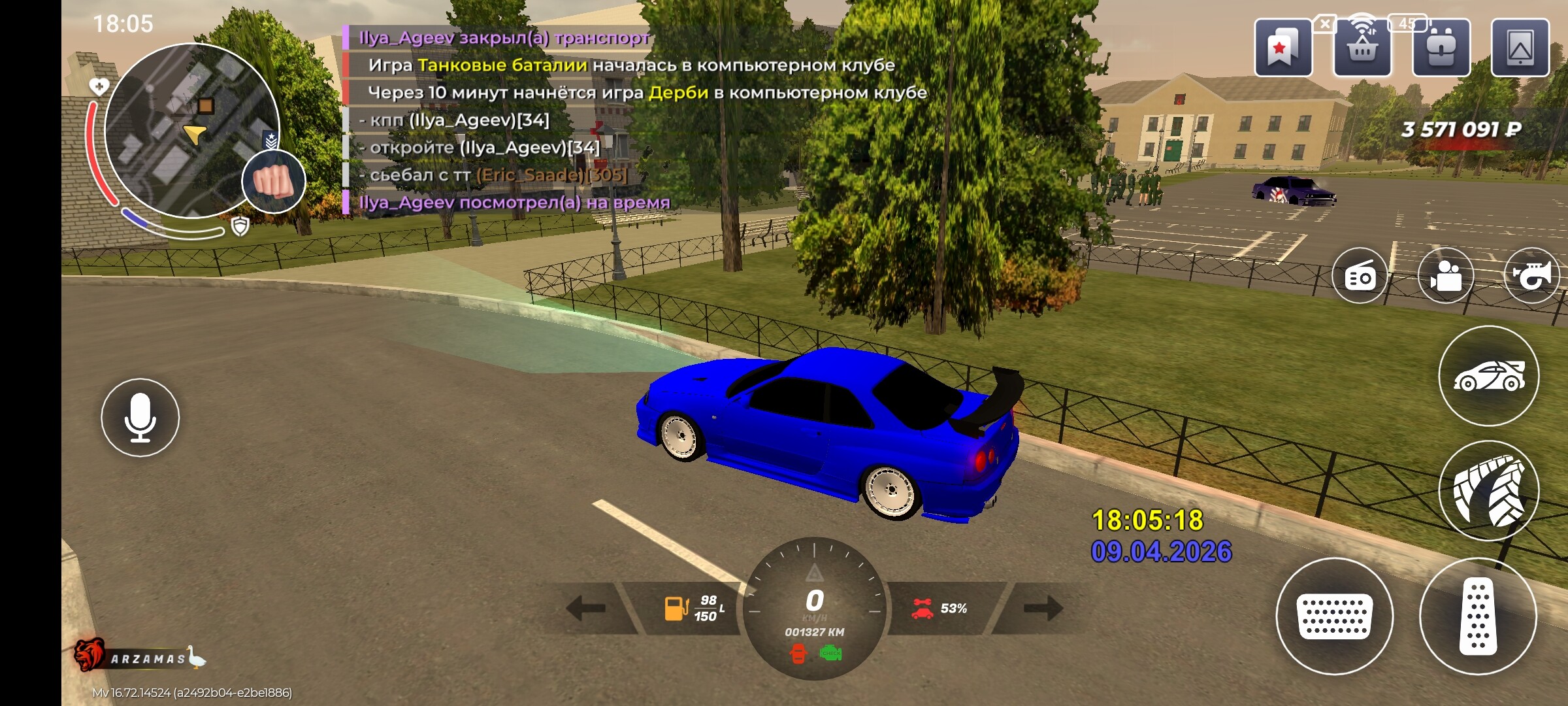1568x706 pixels.
Task: Switch the camera view
Action: point(1446,277)
